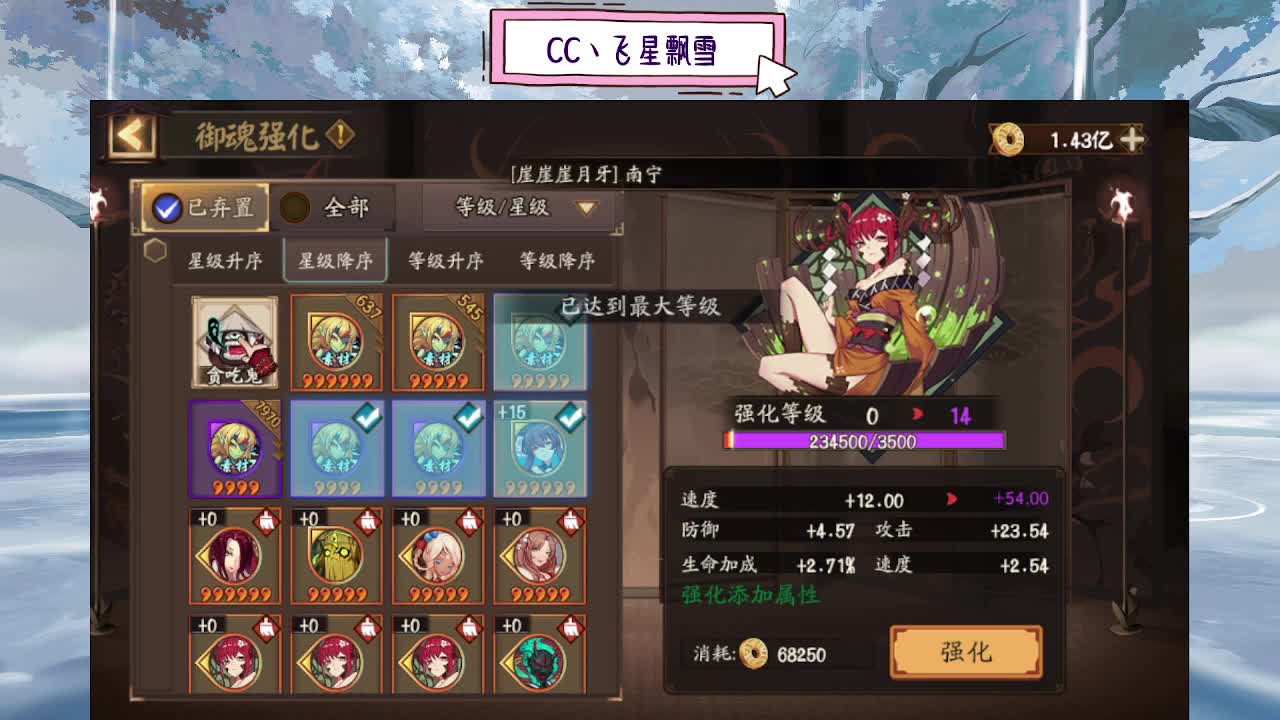Image resolution: width=1280 pixels, height=720 pixels.
Task: Open the 御魂强化 warning notice icon
Action: click(x=339, y=136)
